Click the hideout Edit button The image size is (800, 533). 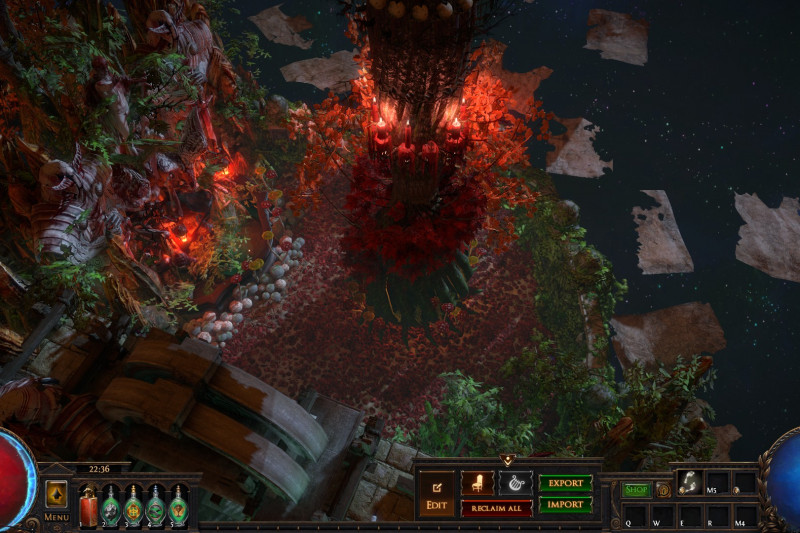click(436, 494)
